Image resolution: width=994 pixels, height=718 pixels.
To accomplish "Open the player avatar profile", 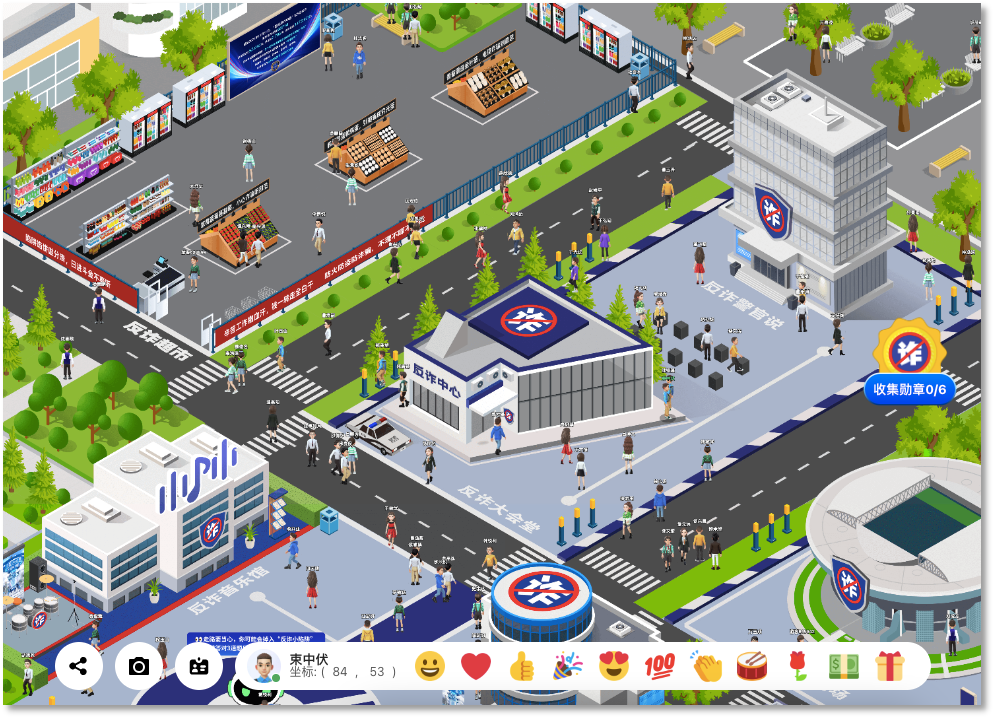I will 263,666.
